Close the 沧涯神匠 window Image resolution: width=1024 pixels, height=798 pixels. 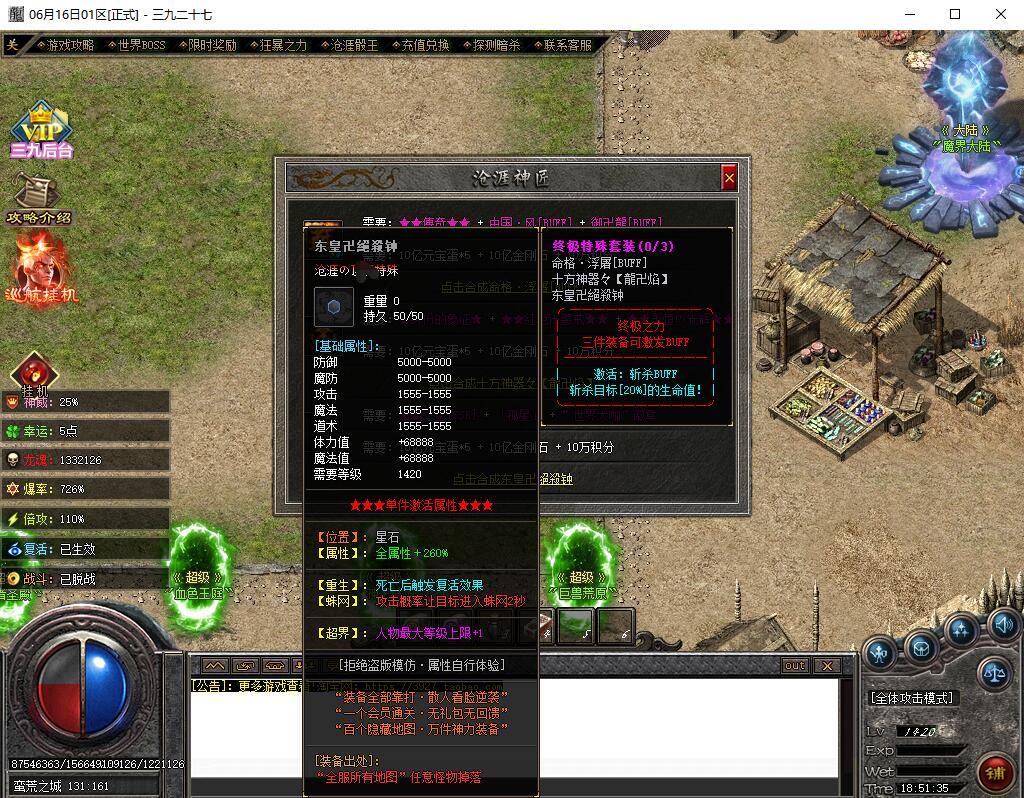click(x=729, y=178)
